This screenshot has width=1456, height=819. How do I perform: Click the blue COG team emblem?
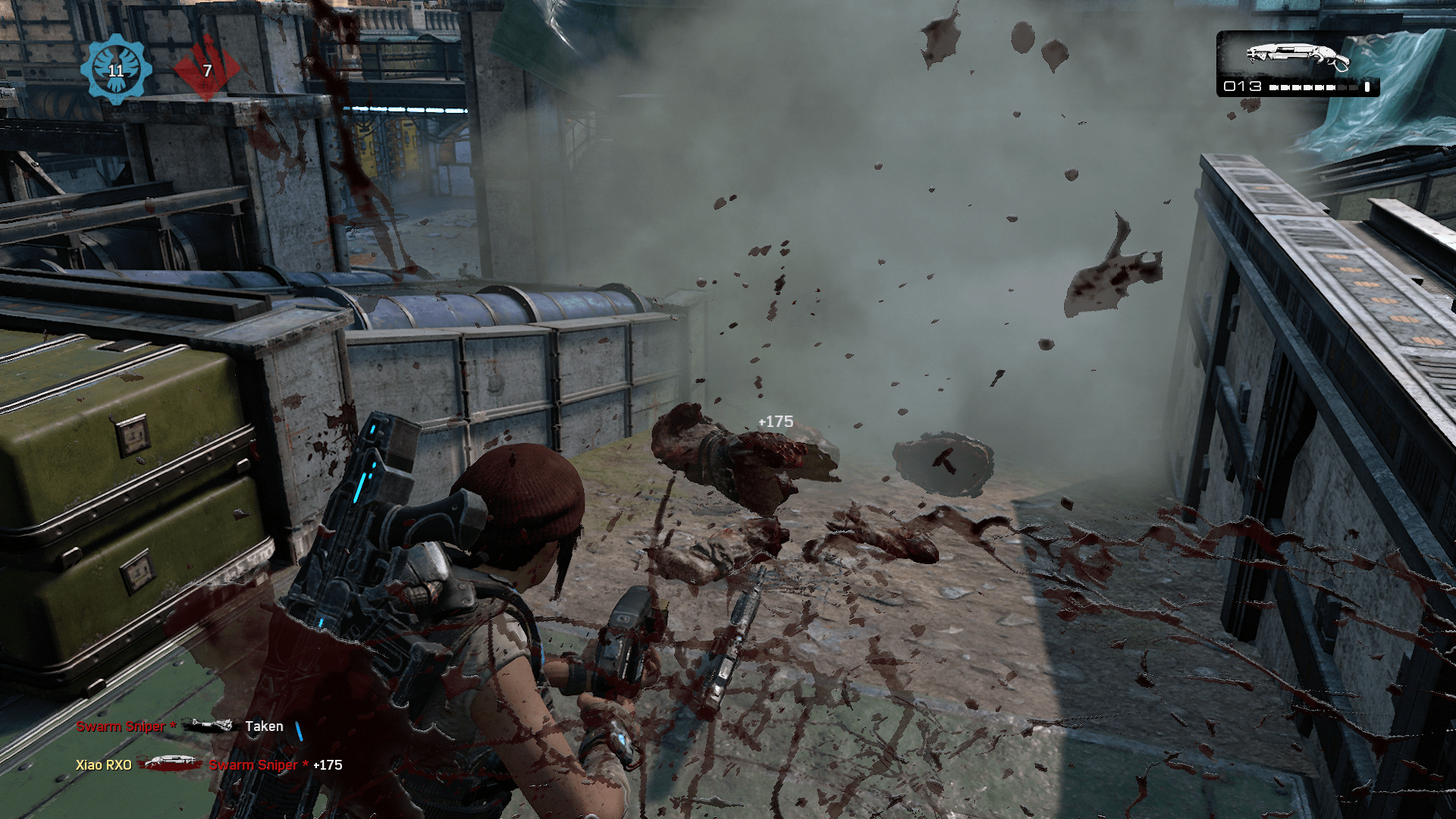(116, 69)
